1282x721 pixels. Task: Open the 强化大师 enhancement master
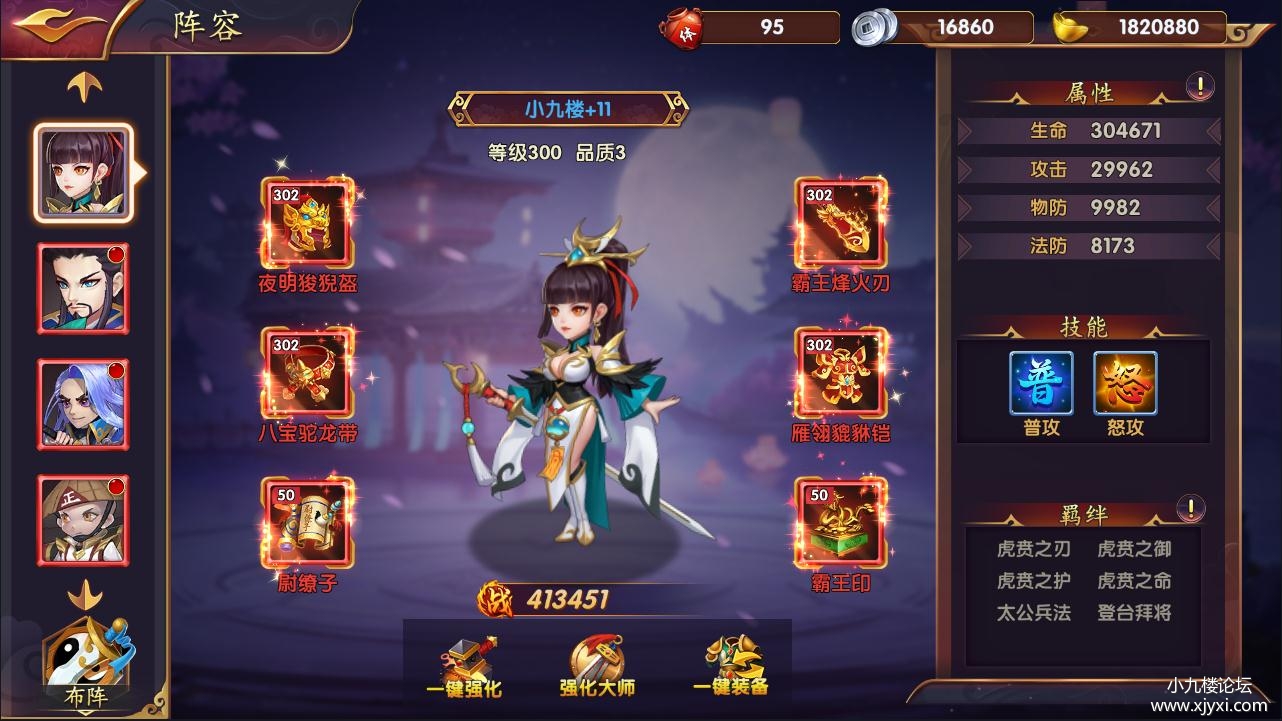click(597, 666)
